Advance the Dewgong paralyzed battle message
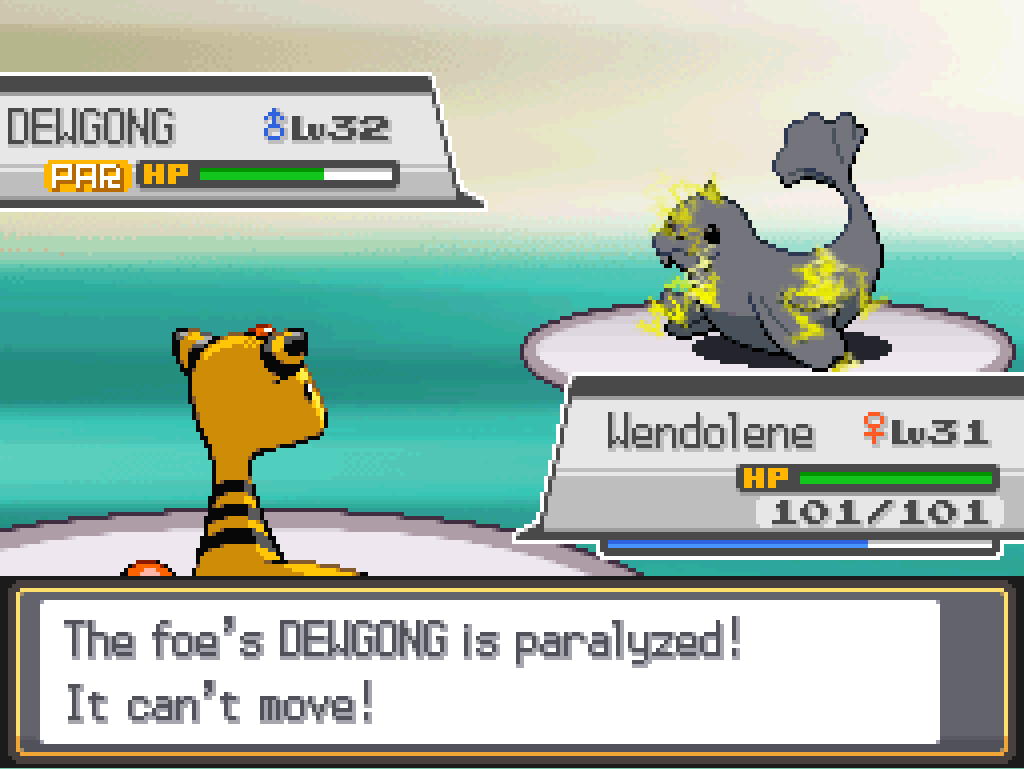This screenshot has height=769, width=1024. point(490,672)
